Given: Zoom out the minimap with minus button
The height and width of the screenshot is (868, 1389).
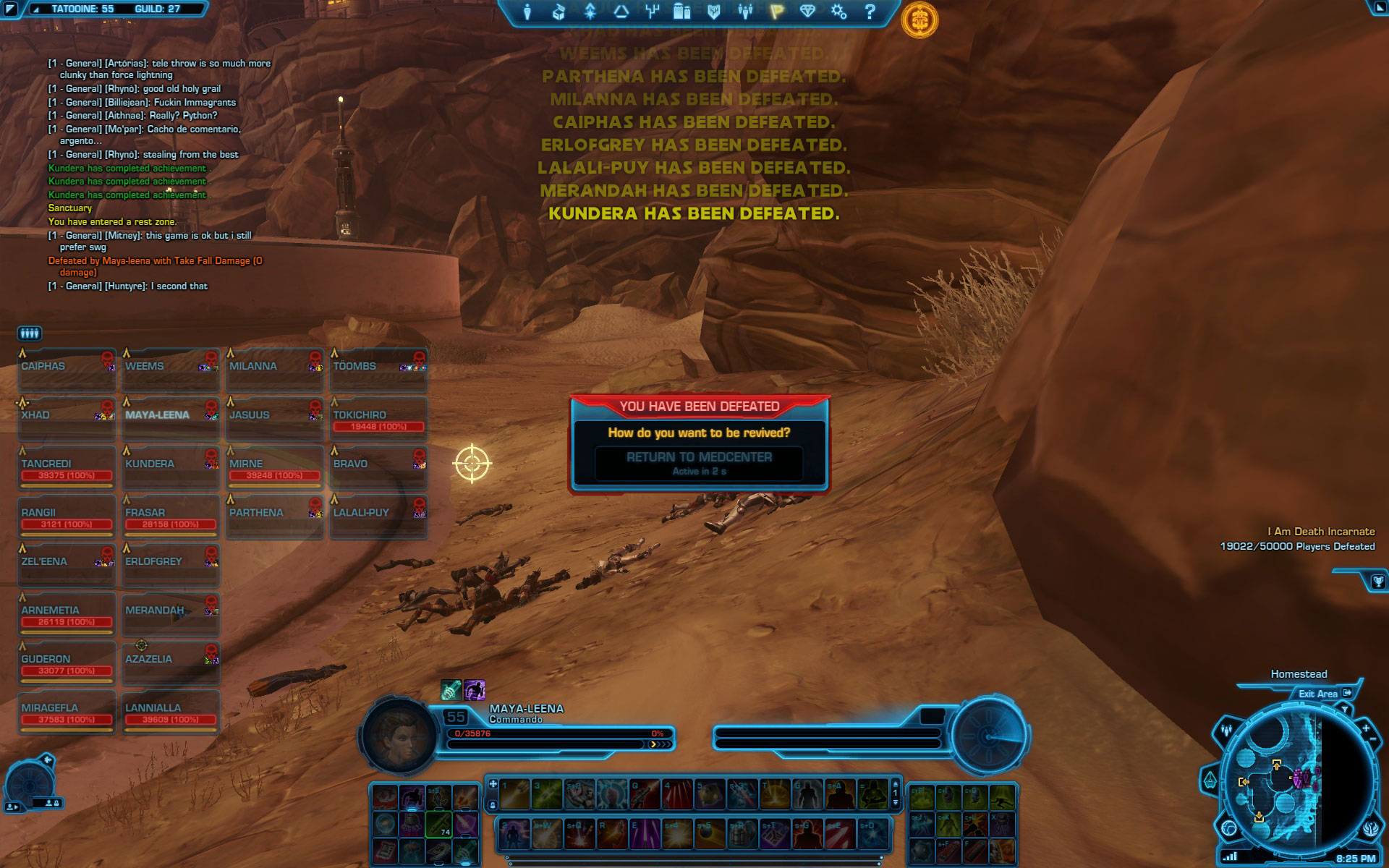Looking at the screenshot, I should click(1374, 739).
